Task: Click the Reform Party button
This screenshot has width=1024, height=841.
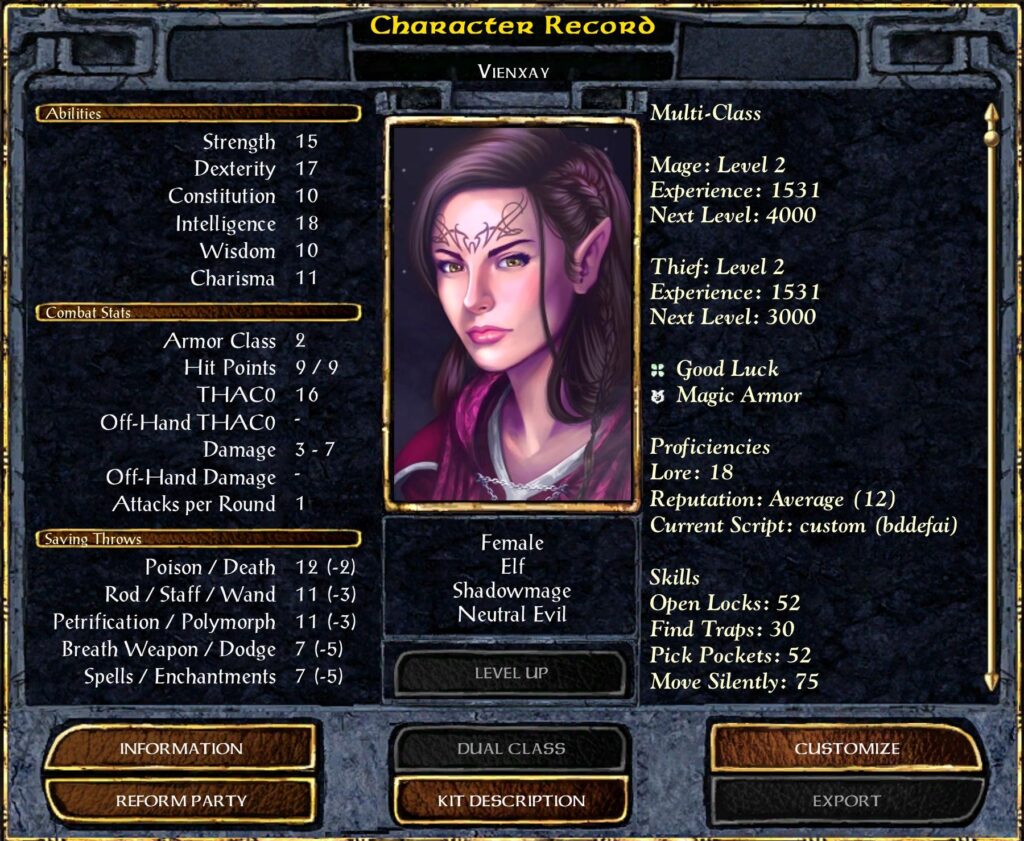Action: pos(181,800)
